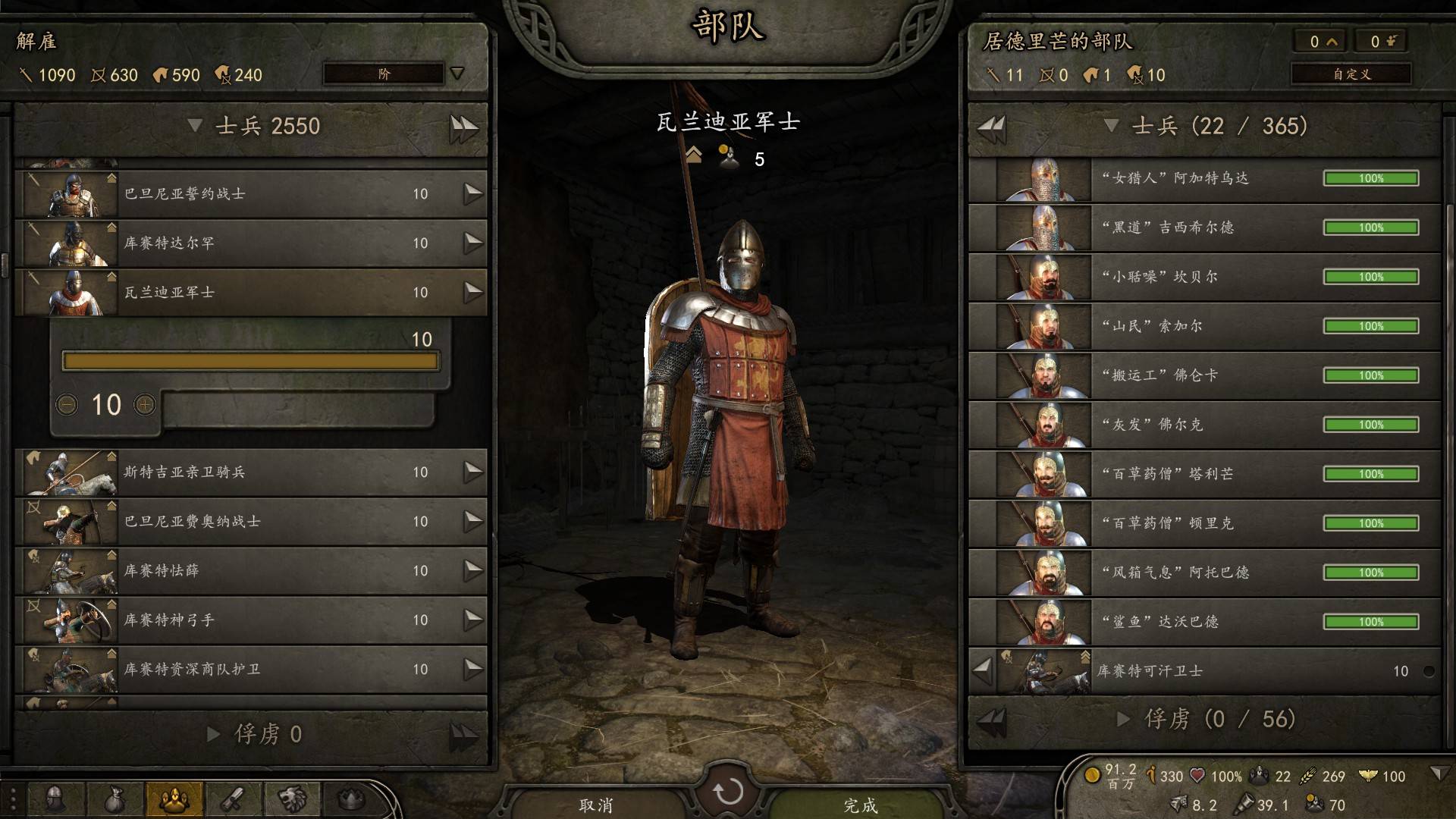Click the 自定义 sort button
Viewport: 1456px width, 819px height.
tap(1351, 74)
